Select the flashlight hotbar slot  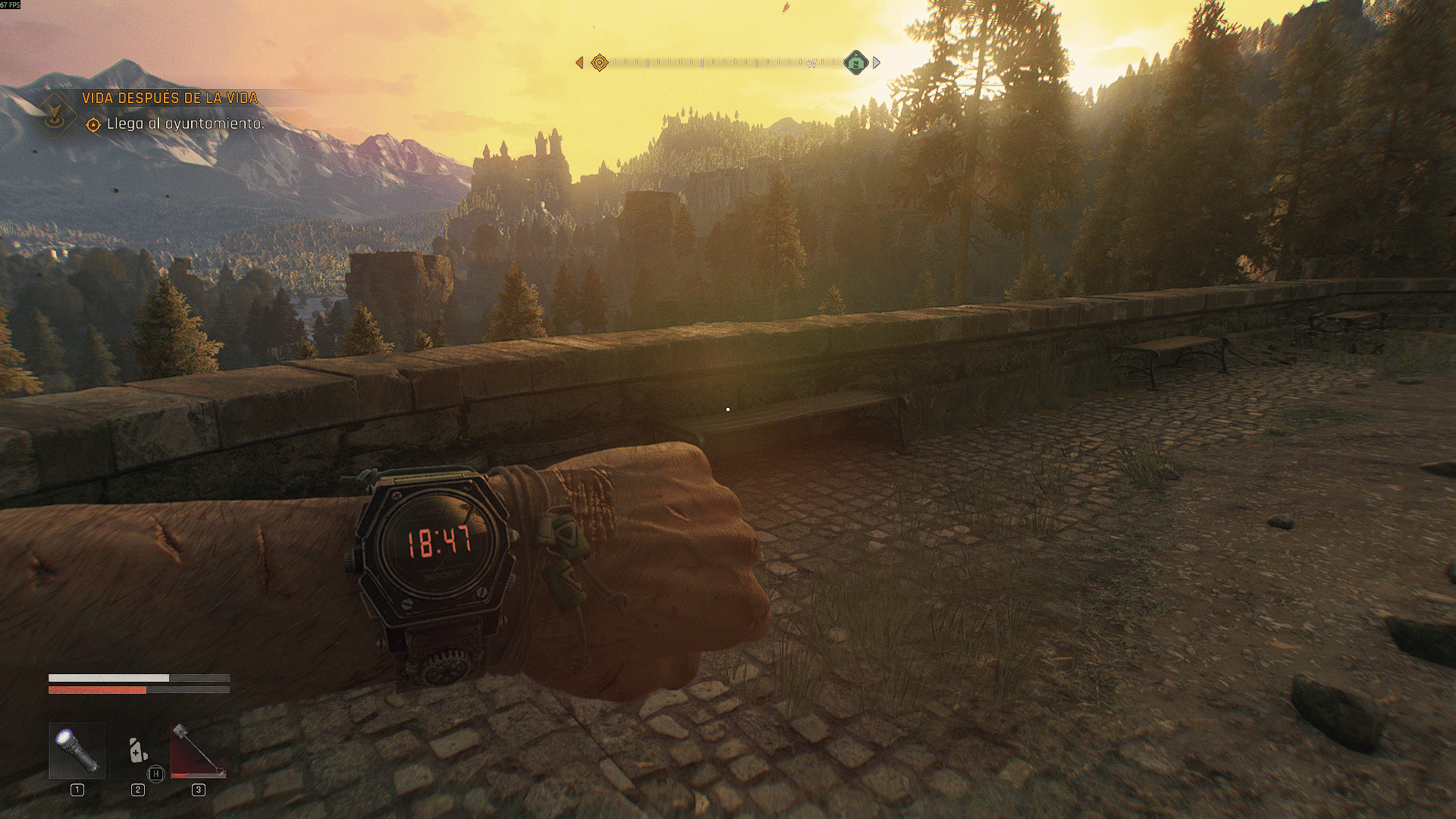[77, 751]
